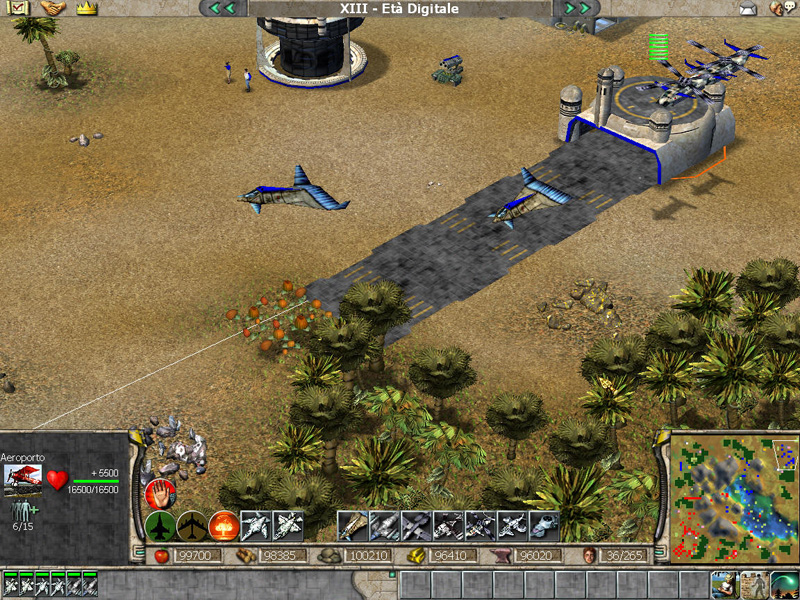Click the gold crown icon

[x=87, y=8]
